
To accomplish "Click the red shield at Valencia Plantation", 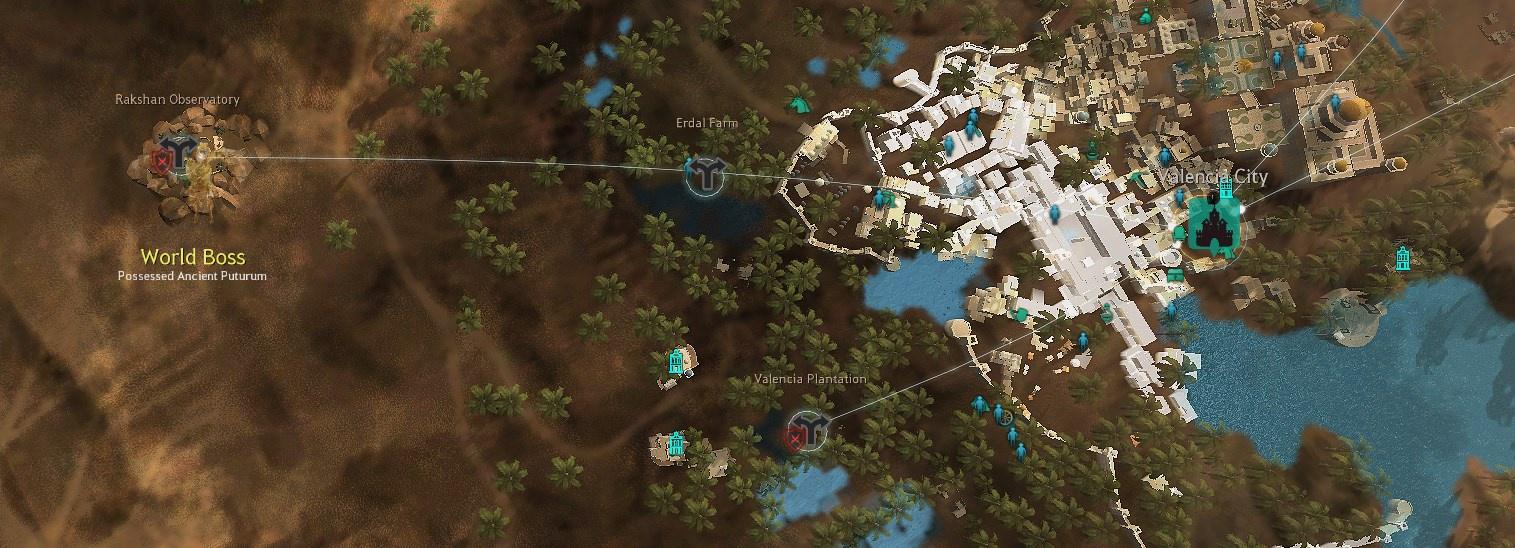I will click(x=794, y=437).
